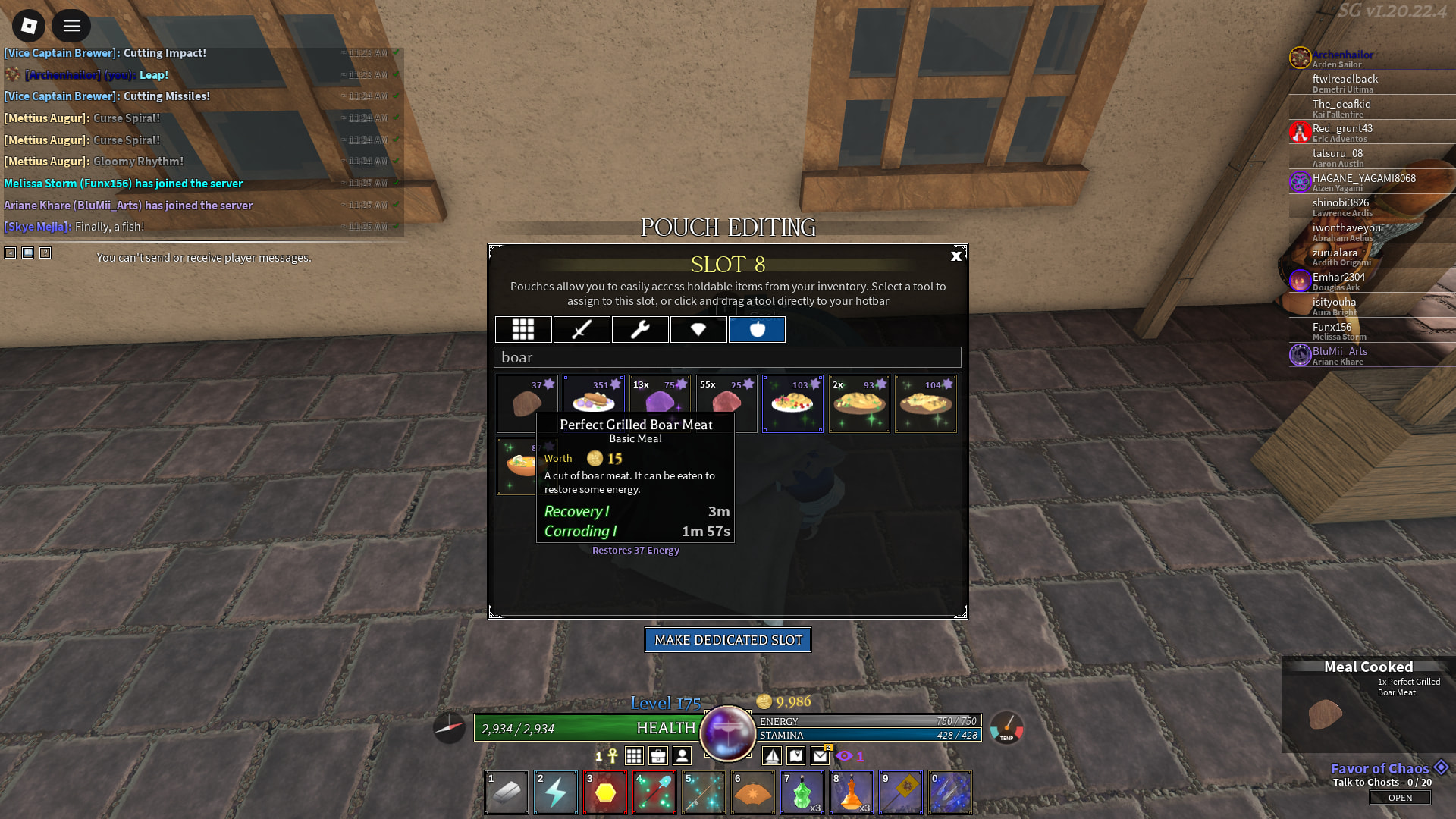Select the brown grilled boar meat item

point(527,403)
